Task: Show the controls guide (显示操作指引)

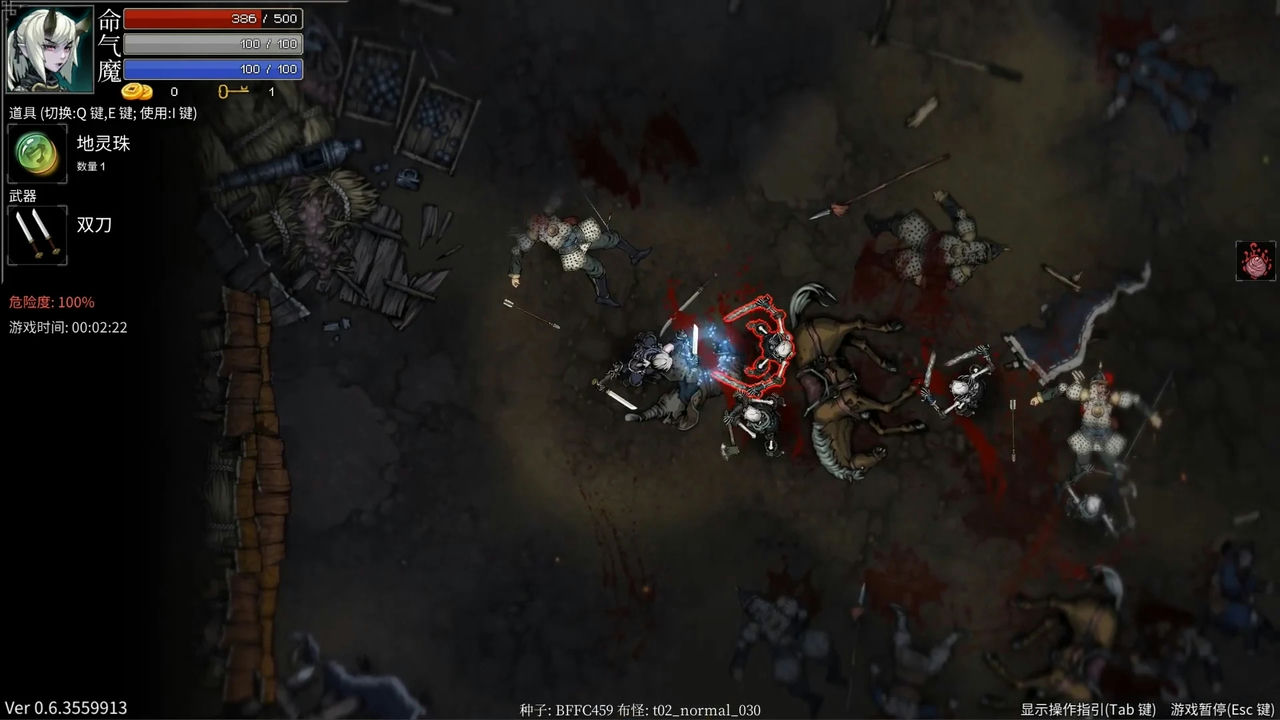Action: (x=1088, y=709)
